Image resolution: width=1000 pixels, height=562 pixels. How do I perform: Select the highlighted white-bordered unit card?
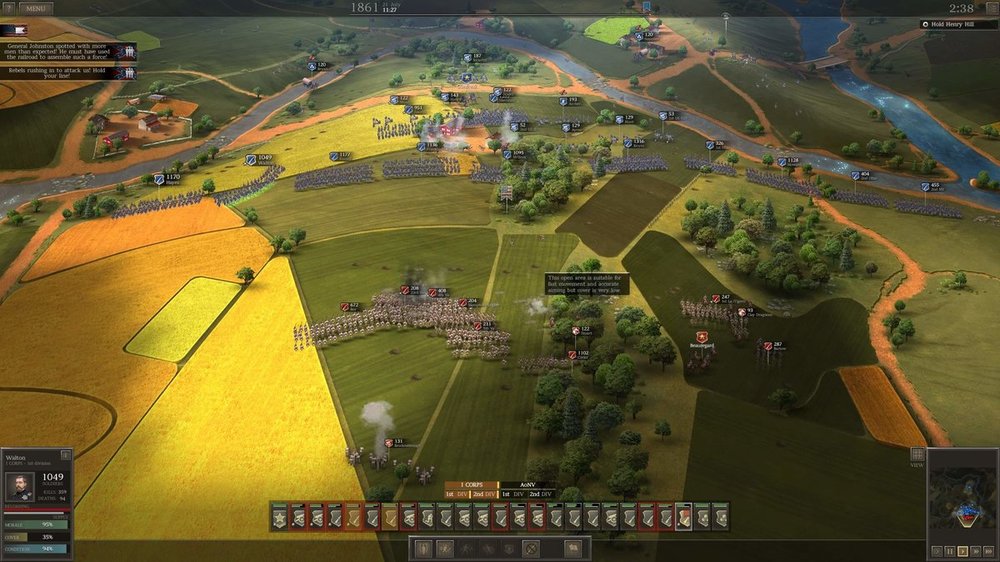(x=683, y=516)
